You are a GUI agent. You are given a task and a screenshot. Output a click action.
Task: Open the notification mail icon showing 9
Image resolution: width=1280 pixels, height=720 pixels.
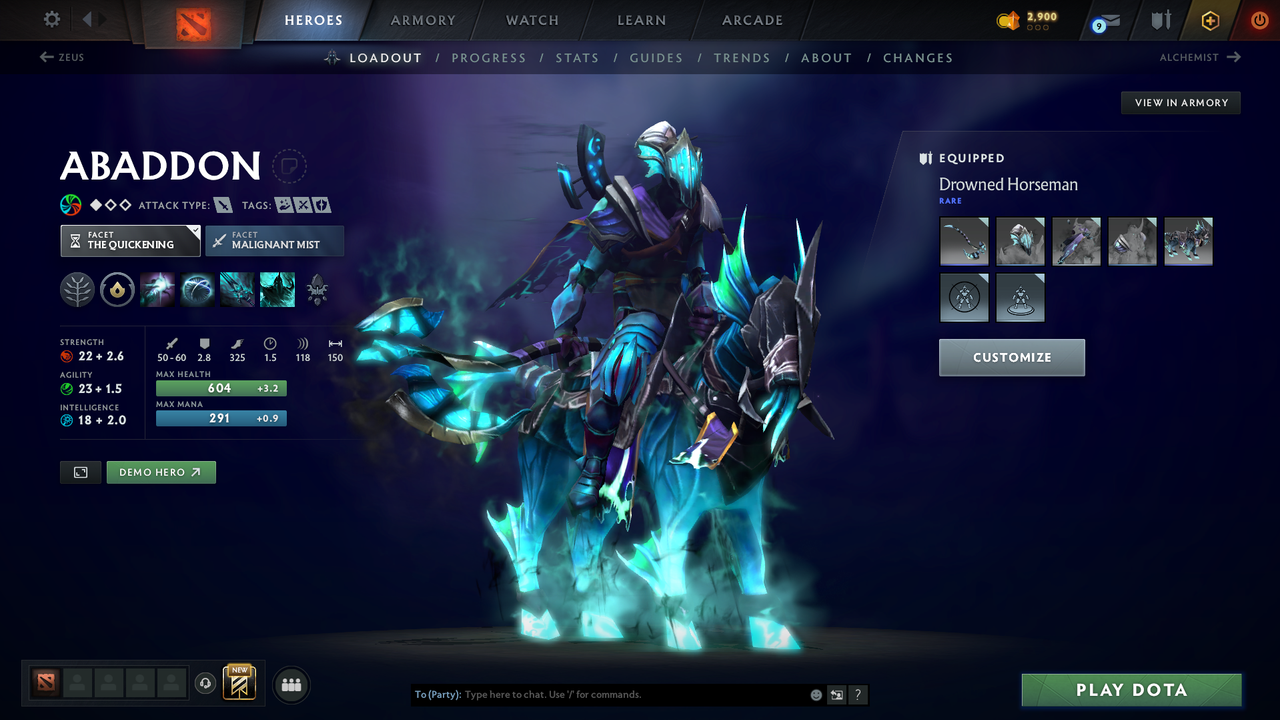[1104, 20]
